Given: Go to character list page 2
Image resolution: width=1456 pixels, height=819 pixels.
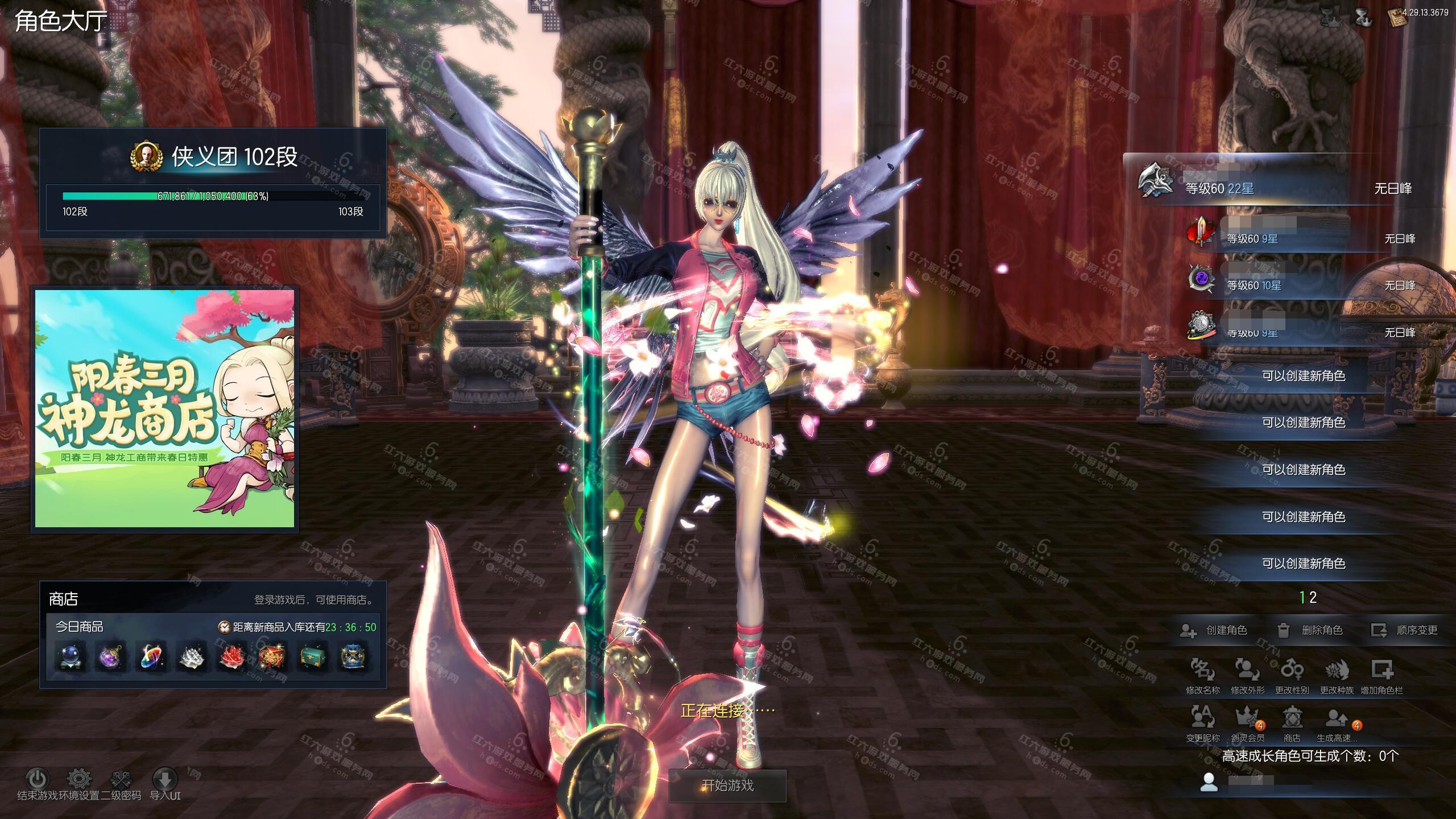Looking at the screenshot, I should tap(1313, 598).
